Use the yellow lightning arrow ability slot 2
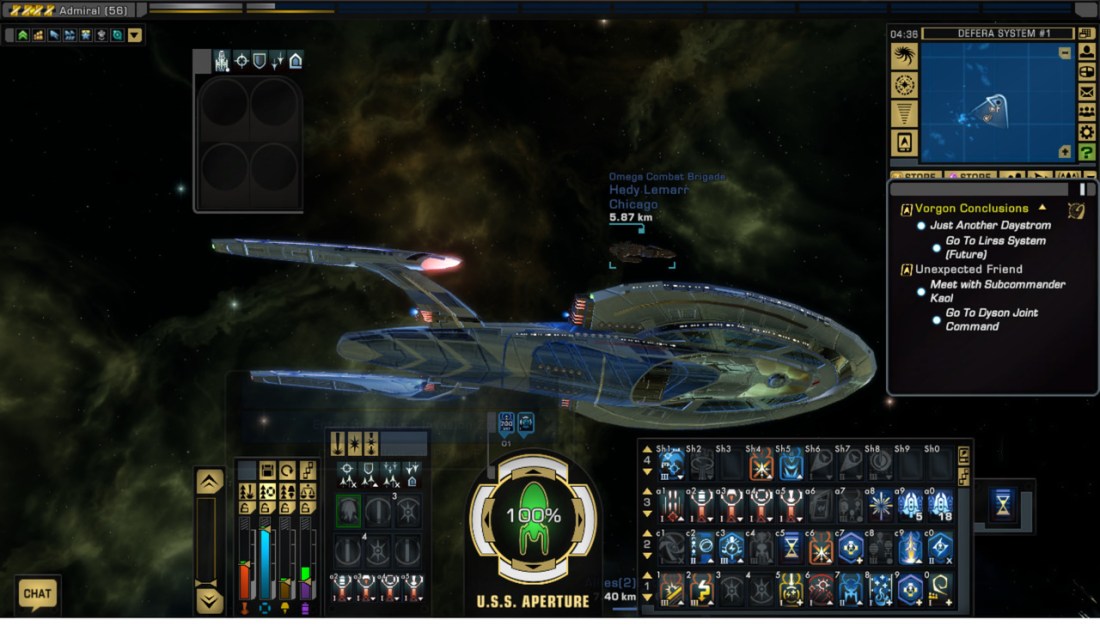This screenshot has height=626, width=1100. (701, 590)
